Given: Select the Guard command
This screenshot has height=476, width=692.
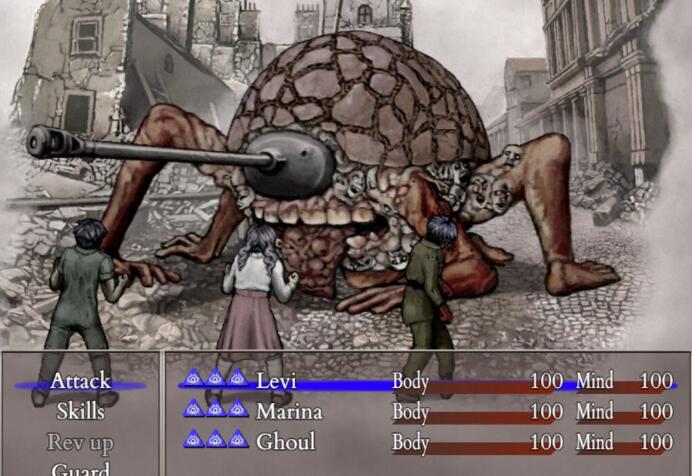Looking at the screenshot, I should point(80,468).
